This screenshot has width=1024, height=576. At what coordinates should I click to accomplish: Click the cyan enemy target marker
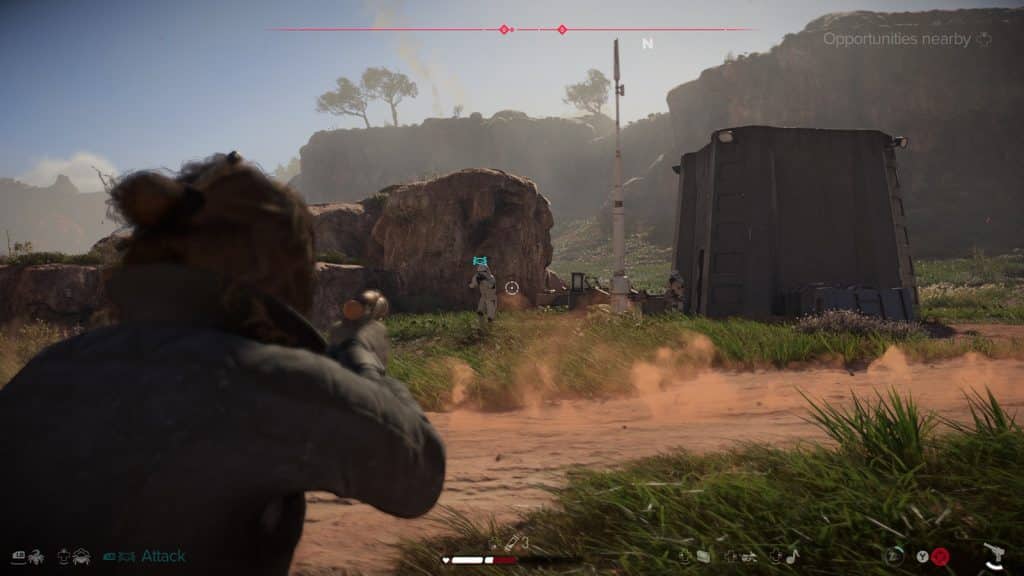coord(482,262)
